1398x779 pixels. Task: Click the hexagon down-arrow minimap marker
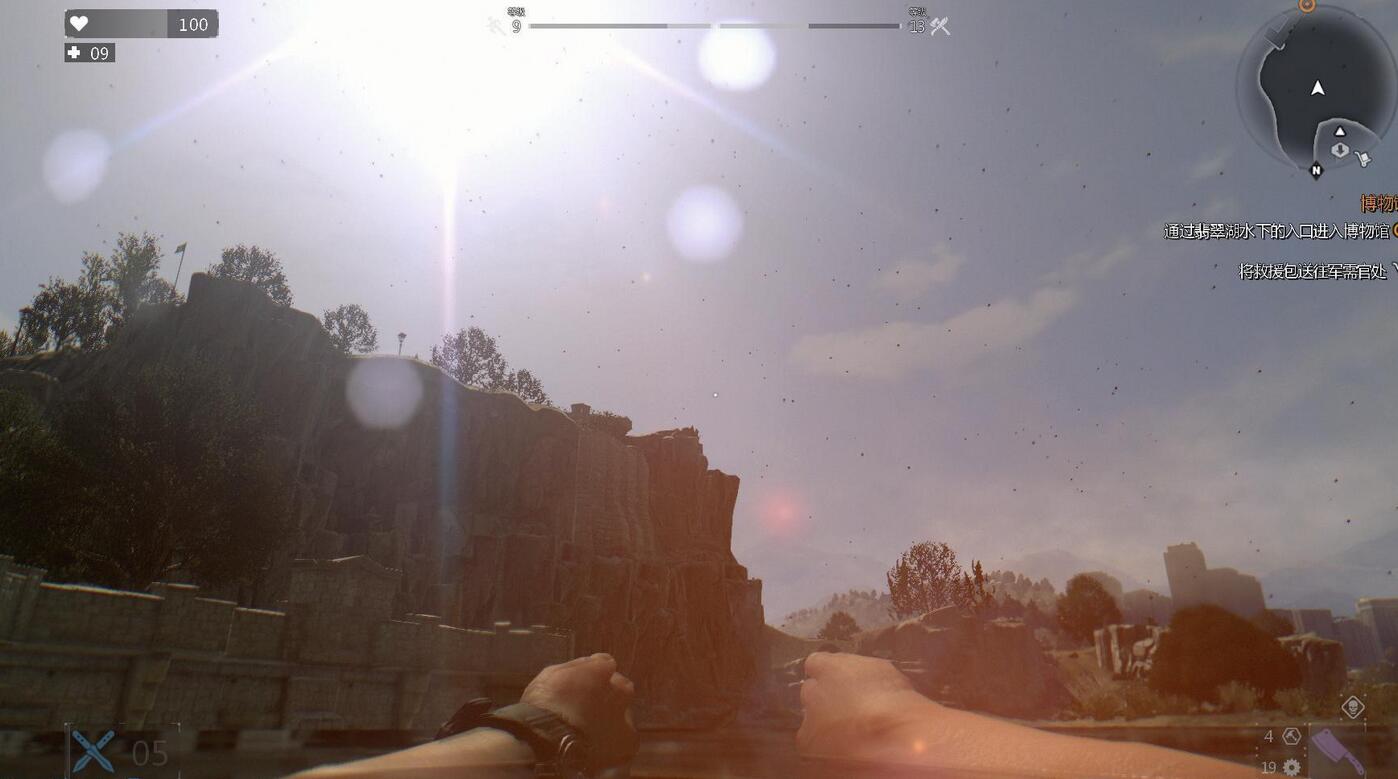(1339, 150)
